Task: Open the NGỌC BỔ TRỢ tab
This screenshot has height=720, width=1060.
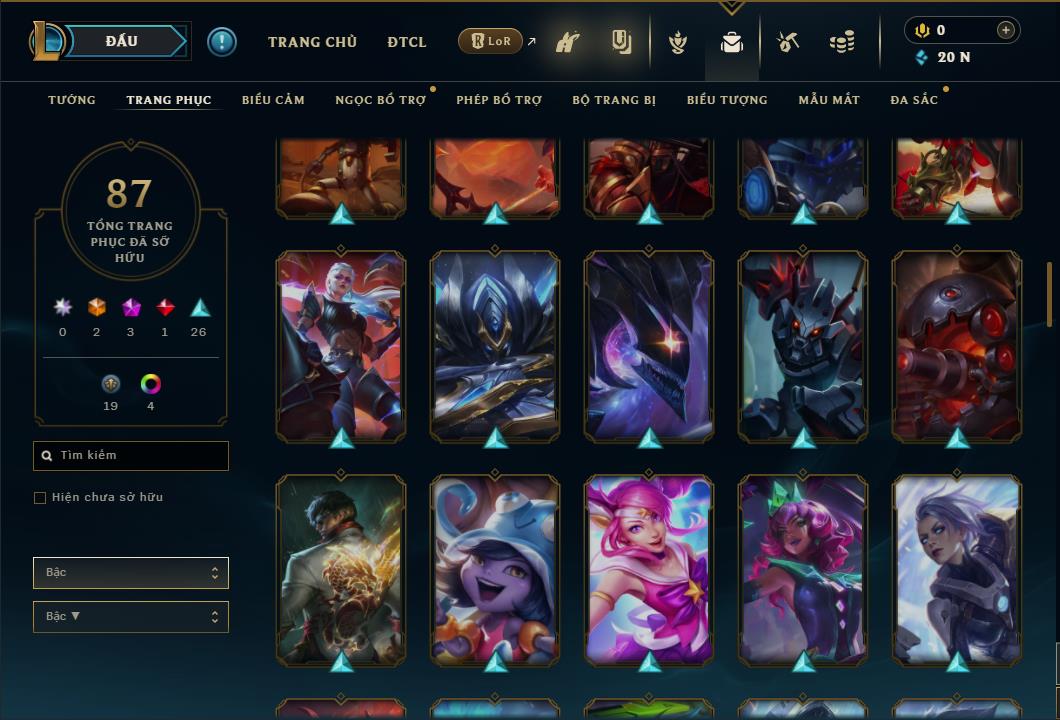Action: (x=380, y=100)
